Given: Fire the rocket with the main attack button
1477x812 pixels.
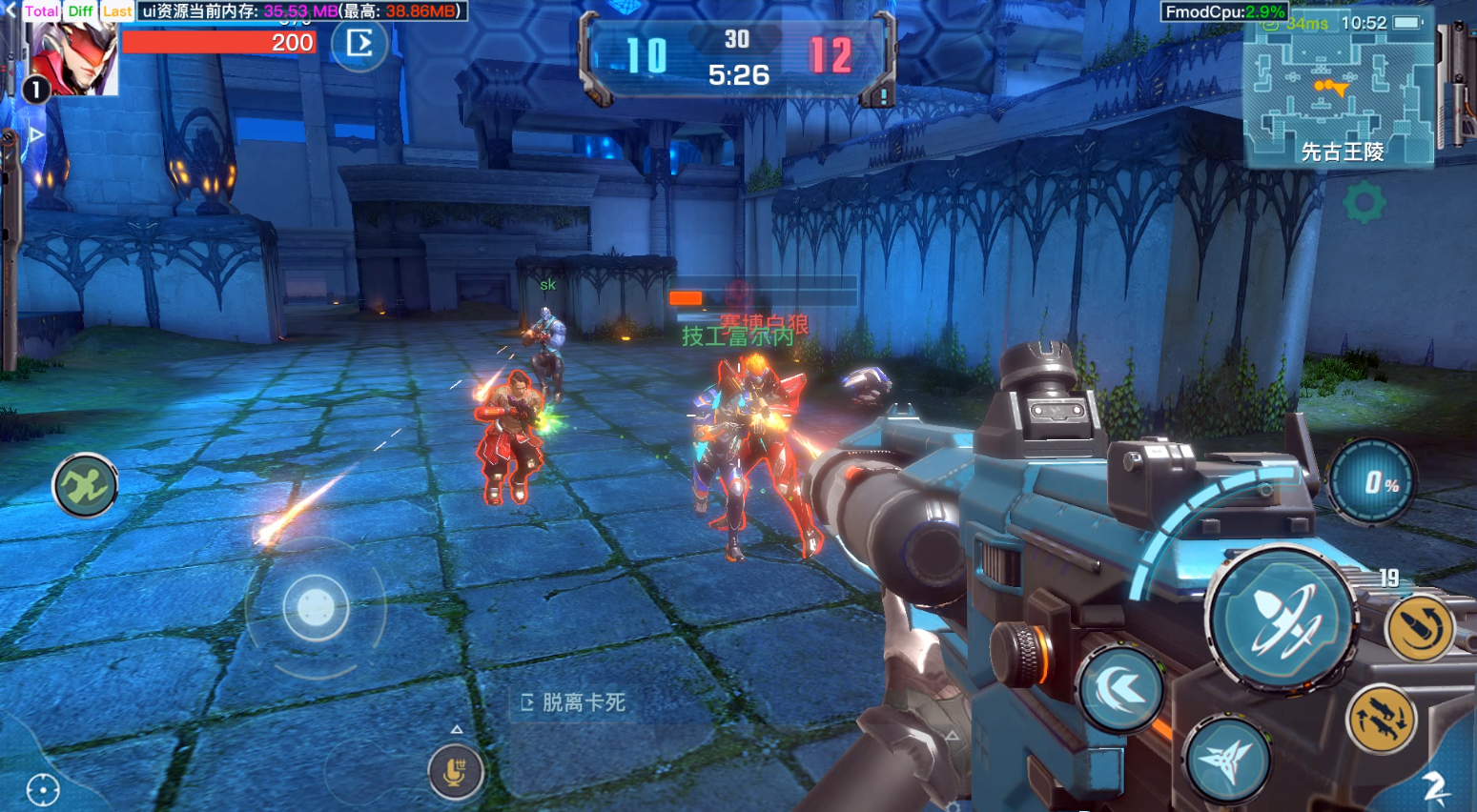Looking at the screenshot, I should pyautogui.click(x=1281, y=619).
